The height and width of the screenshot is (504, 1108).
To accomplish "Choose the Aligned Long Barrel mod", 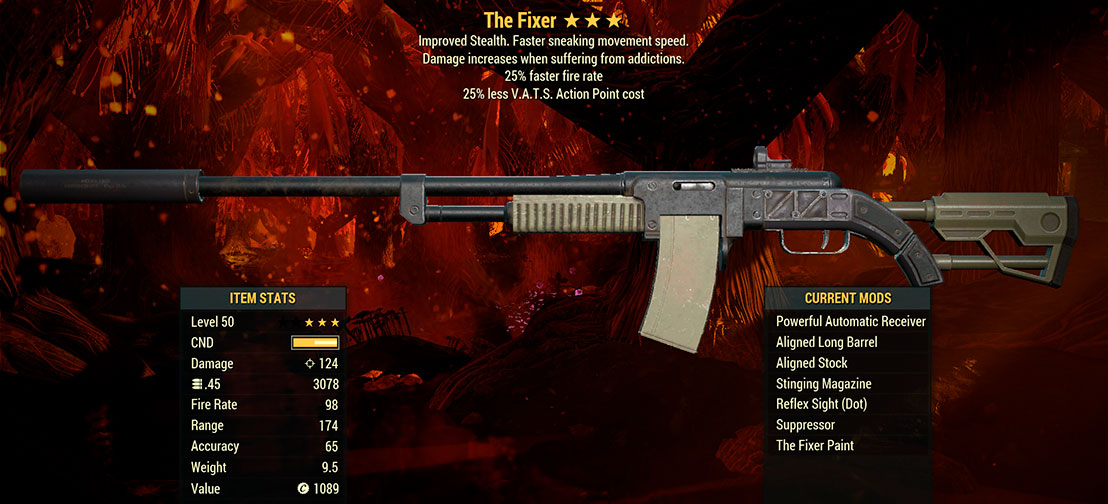I will click(826, 342).
